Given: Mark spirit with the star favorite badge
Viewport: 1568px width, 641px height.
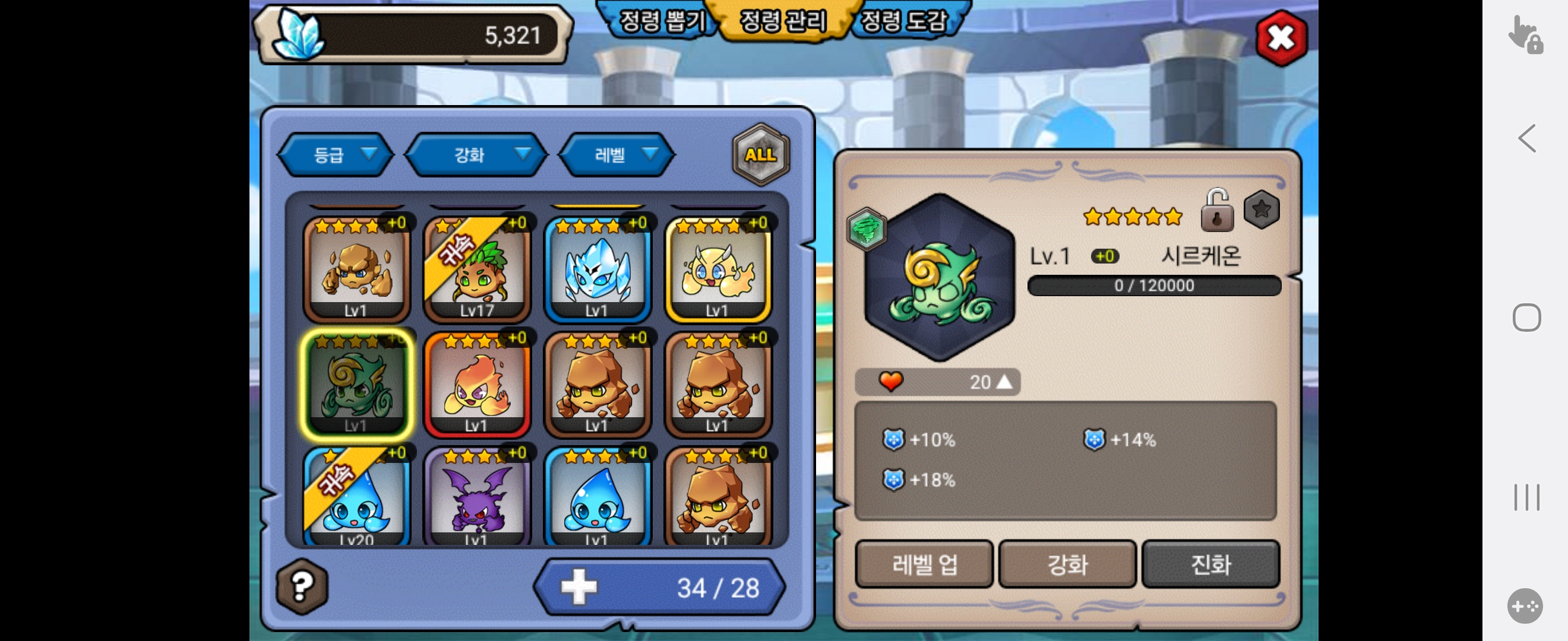Looking at the screenshot, I should point(1261,210).
